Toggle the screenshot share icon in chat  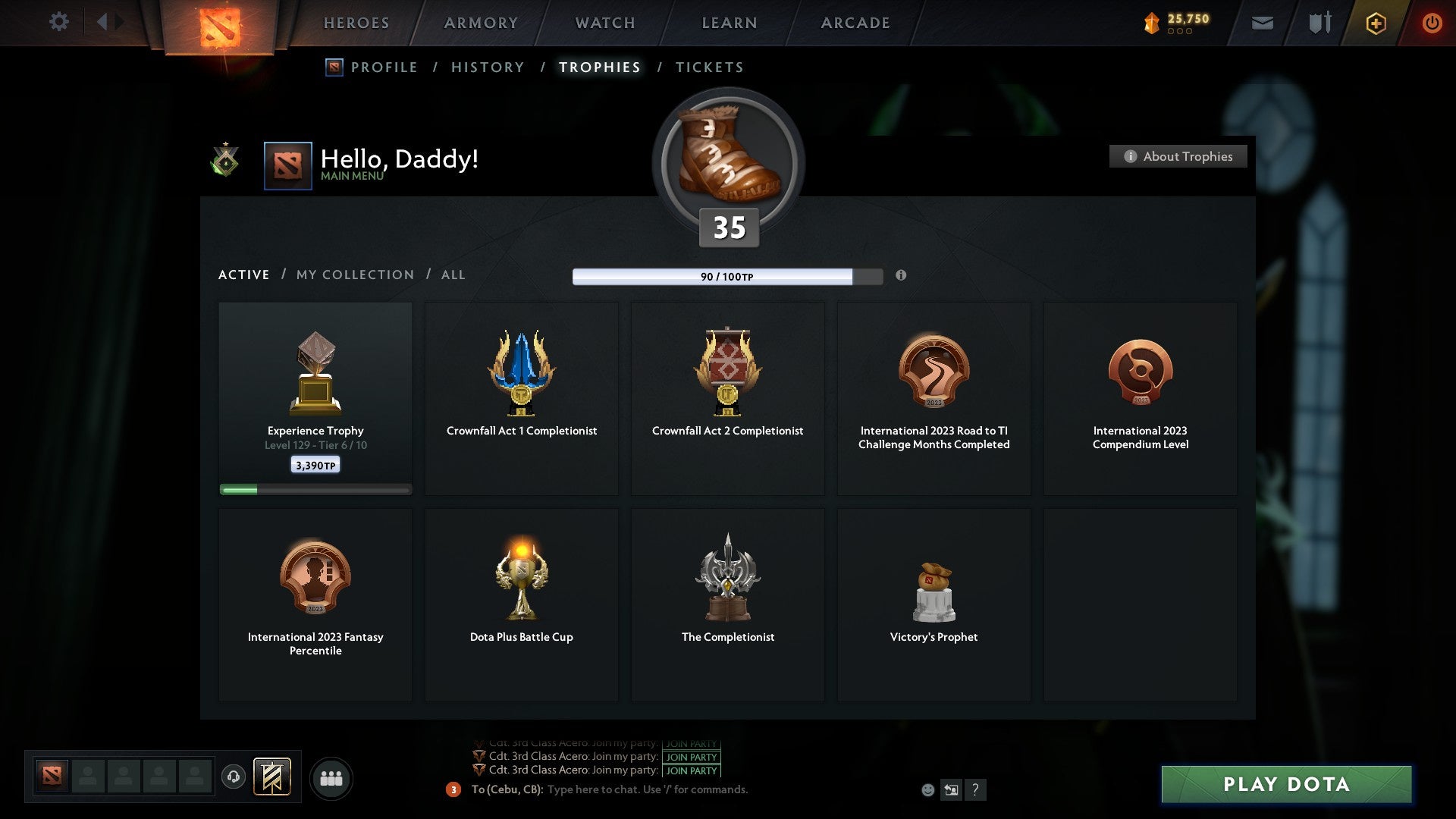pos(952,789)
